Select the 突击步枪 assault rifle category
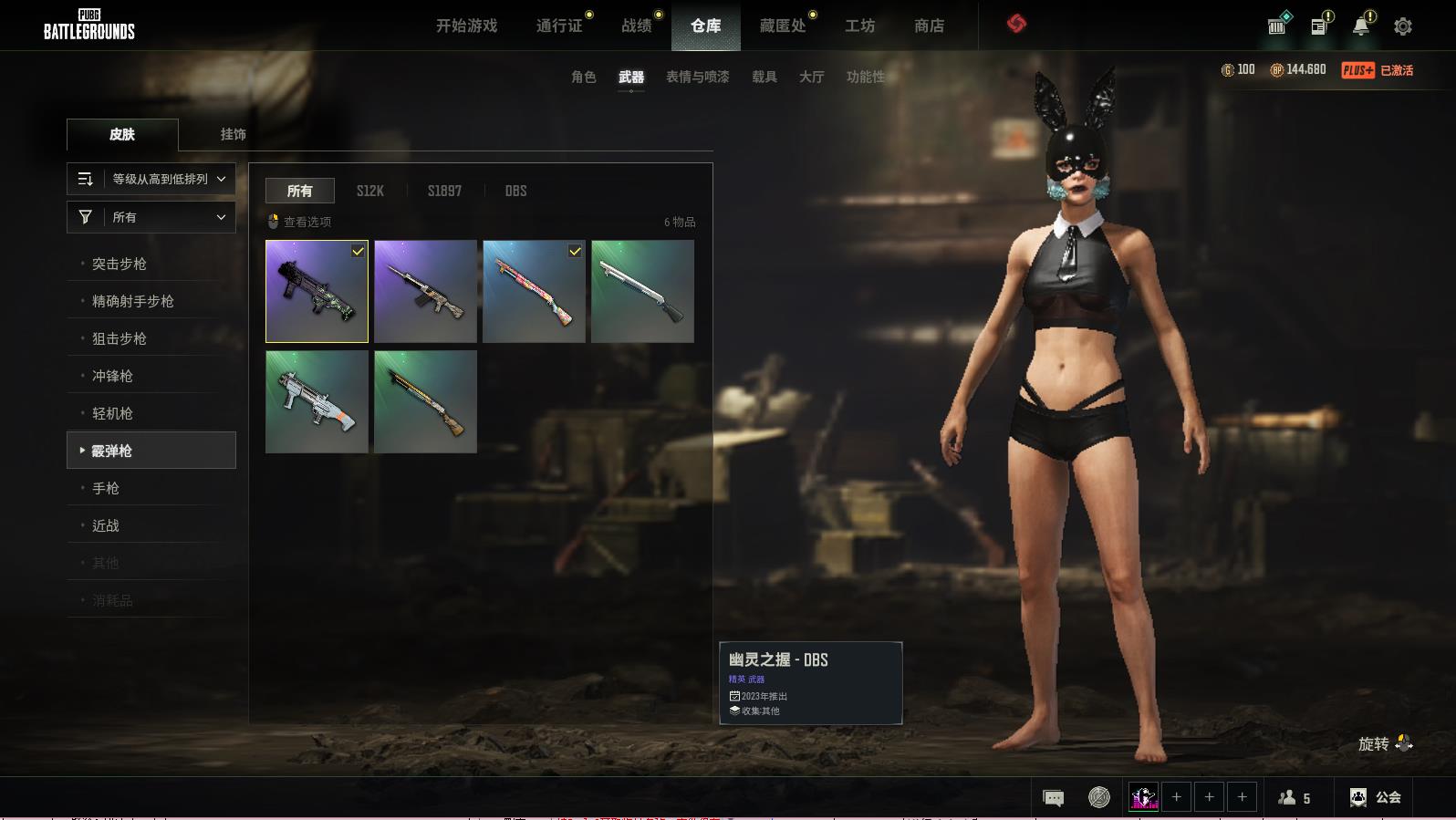This screenshot has height=820, width=1456. click(120, 264)
